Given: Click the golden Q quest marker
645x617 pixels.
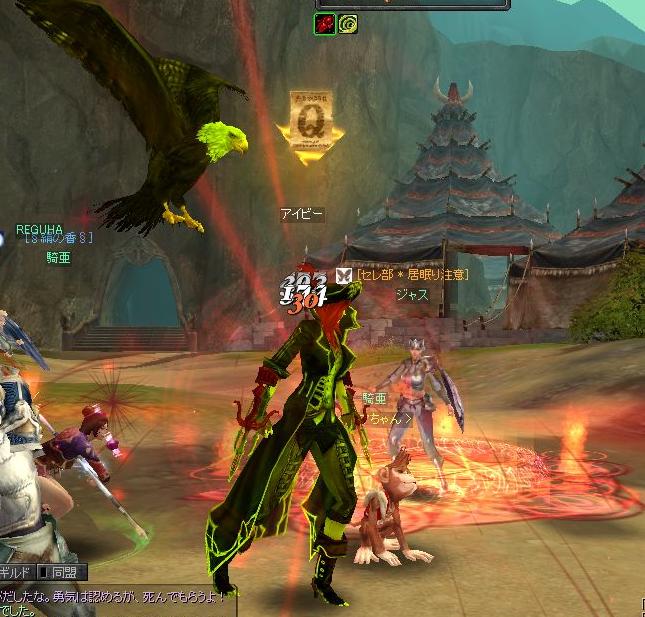Looking at the screenshot, I should pyautogui.click(x=310, y=120).
